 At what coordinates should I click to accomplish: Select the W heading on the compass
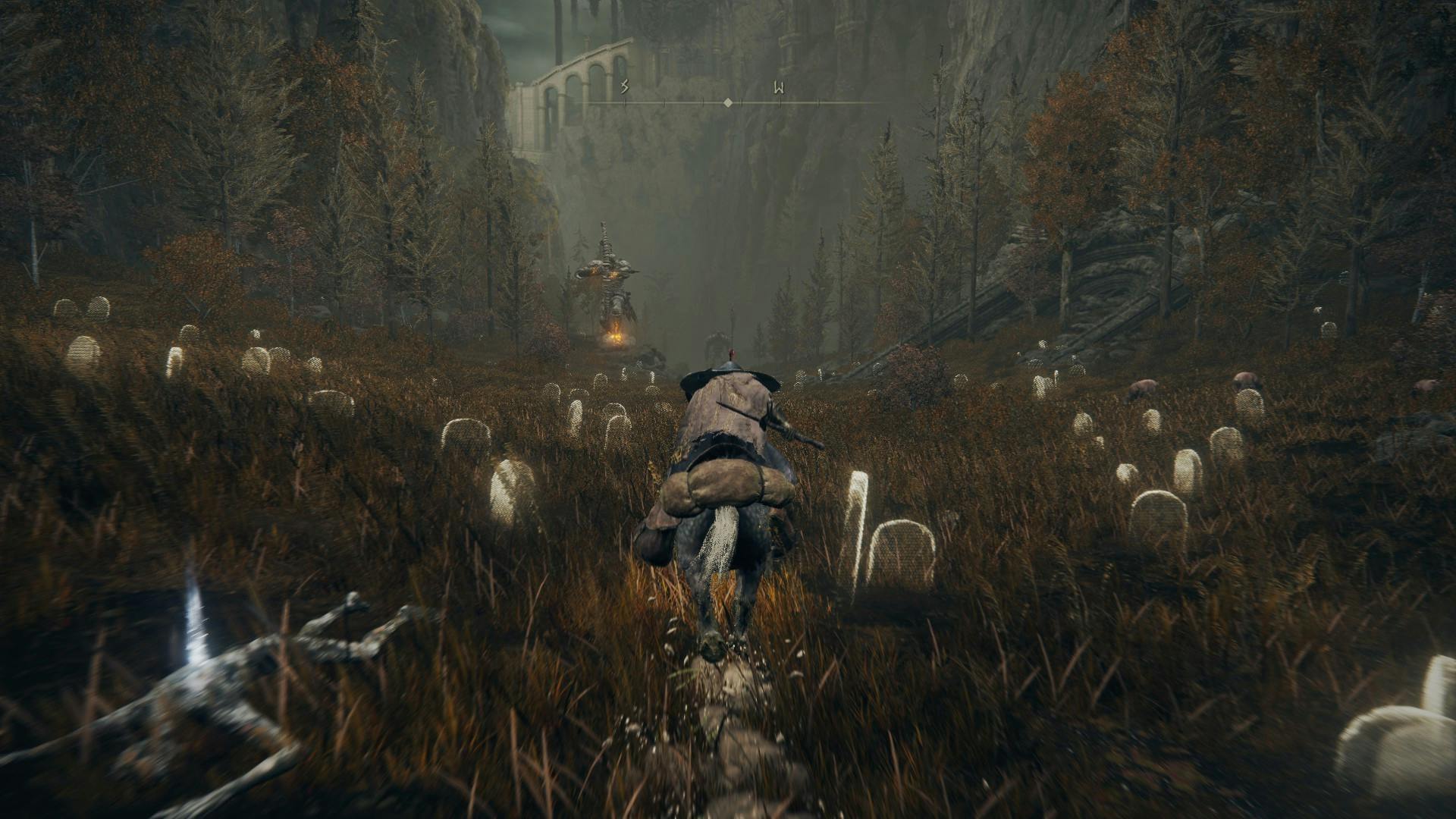coord(779,88)
